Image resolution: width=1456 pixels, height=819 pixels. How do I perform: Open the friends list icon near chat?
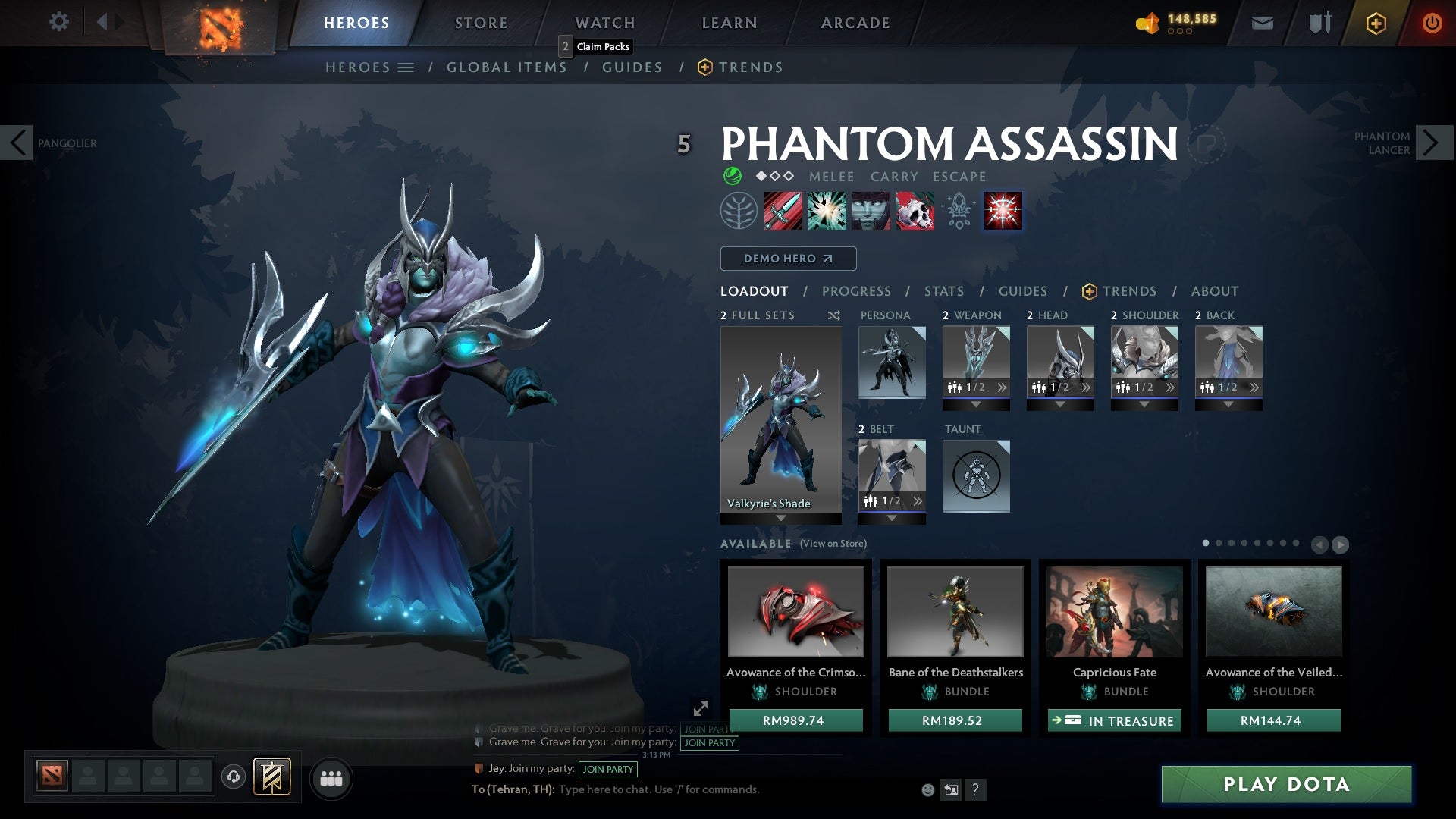point(331,777)
